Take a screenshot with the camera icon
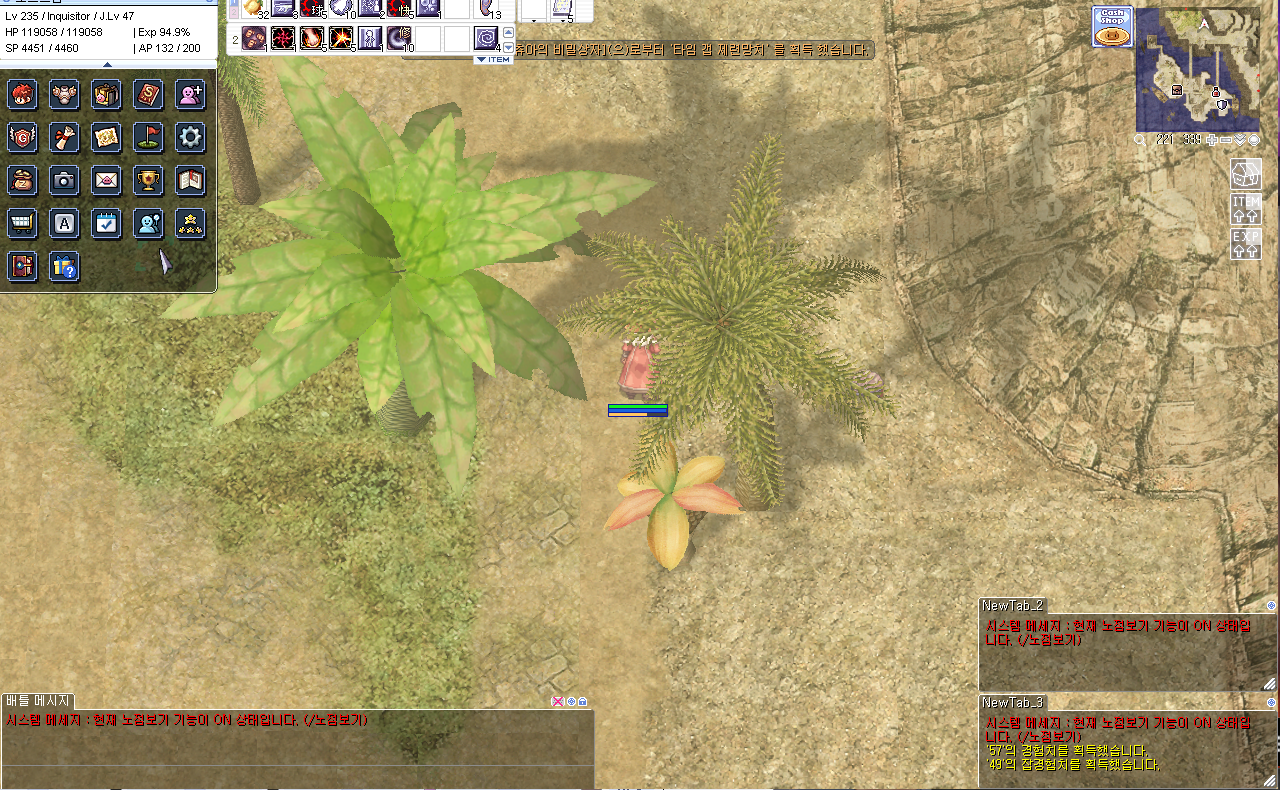This screenshot has height=790, width=1280. (64, 180)
